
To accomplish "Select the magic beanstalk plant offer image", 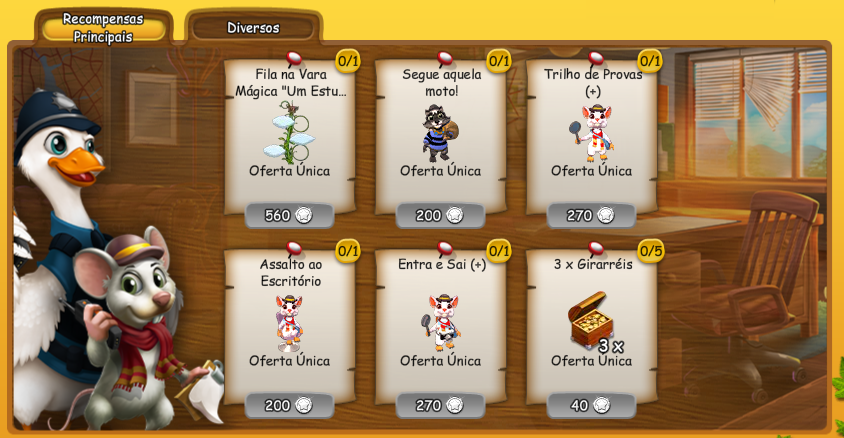I will (289, 132).
